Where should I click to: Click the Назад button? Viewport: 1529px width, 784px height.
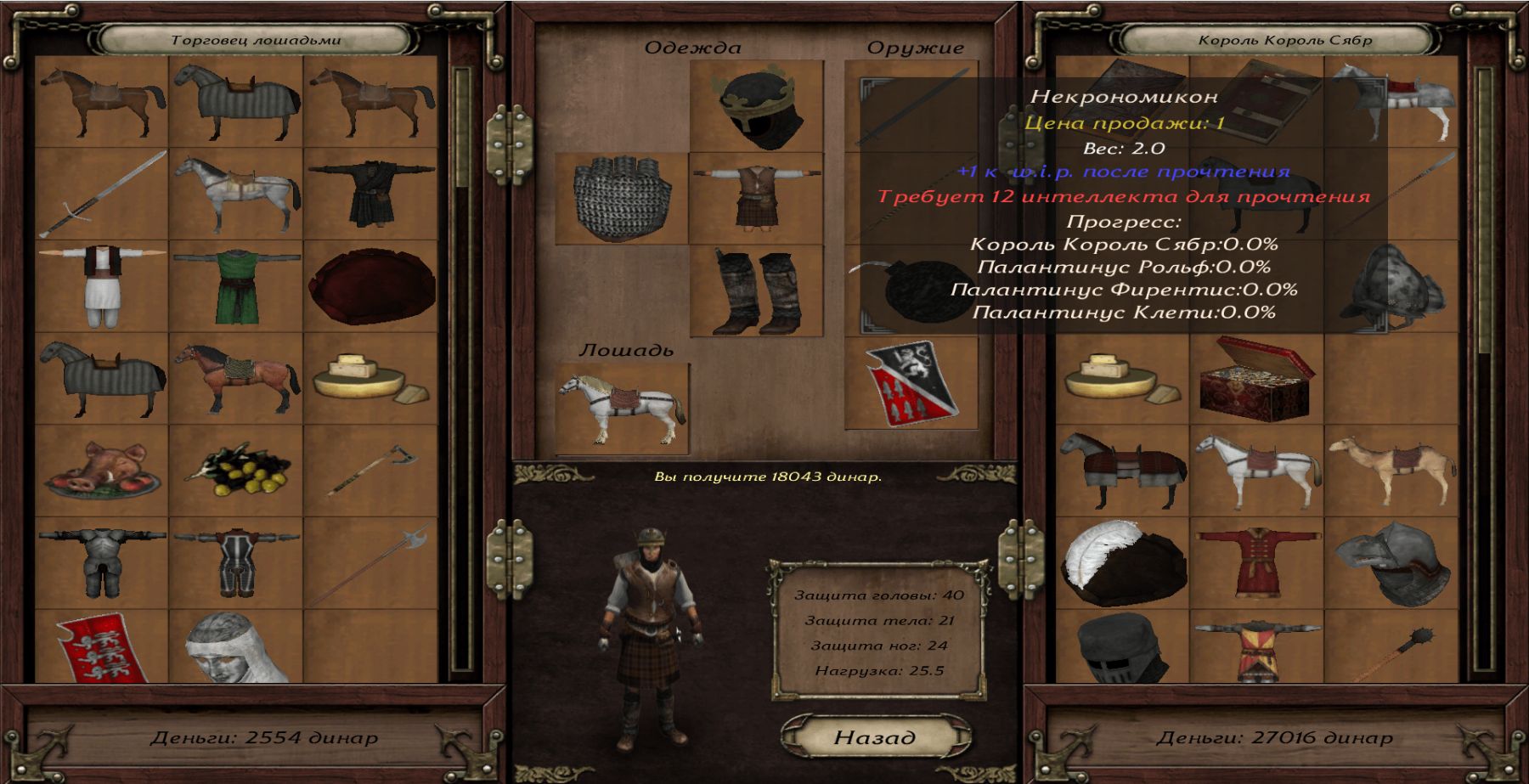(875, 737)
